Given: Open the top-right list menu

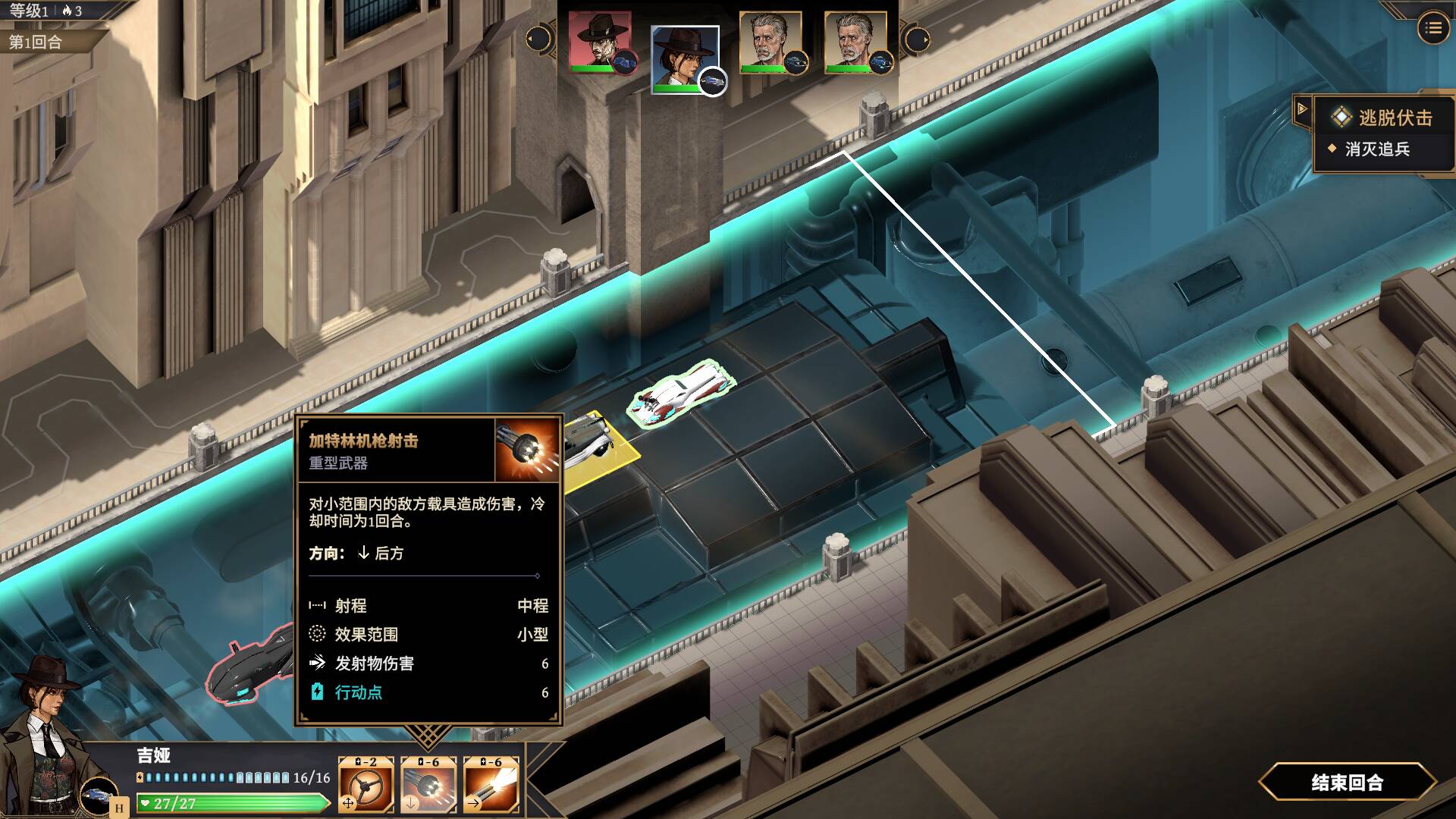Looking at the screenshot, I should point(1432,29).
